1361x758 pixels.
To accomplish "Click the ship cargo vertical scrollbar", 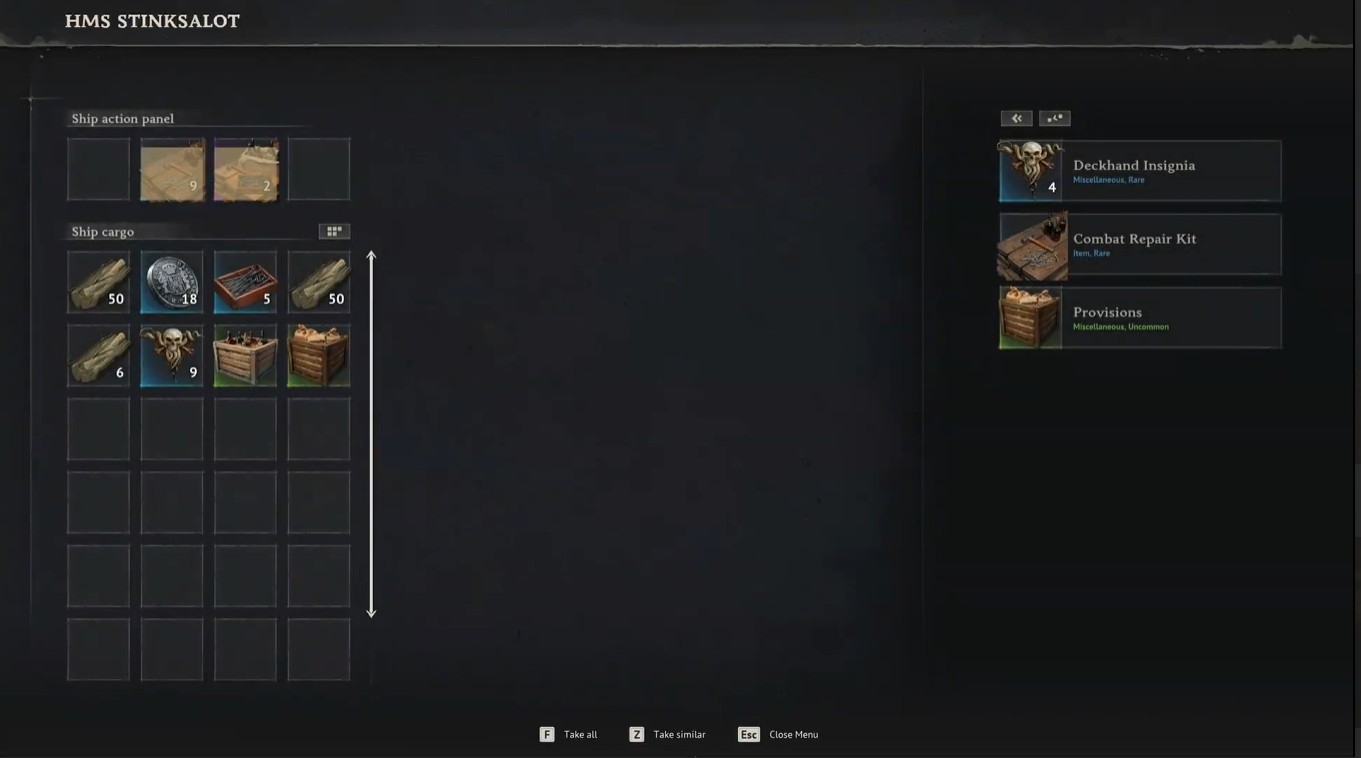I will click(371, 434).
